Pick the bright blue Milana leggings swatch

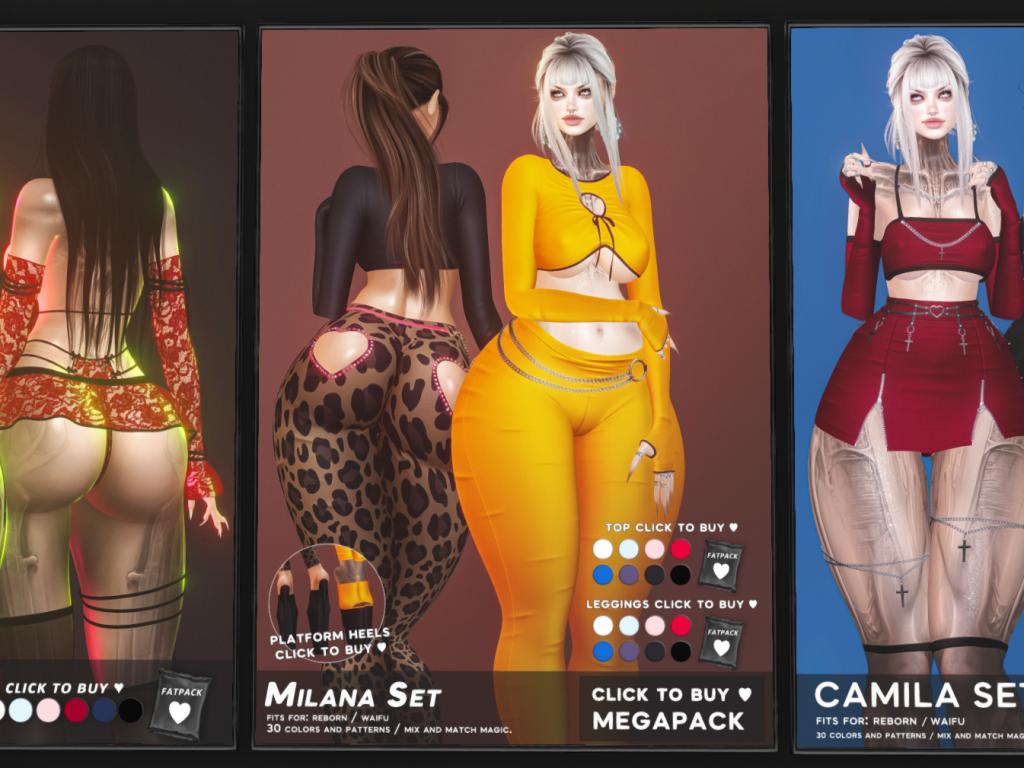602,652
